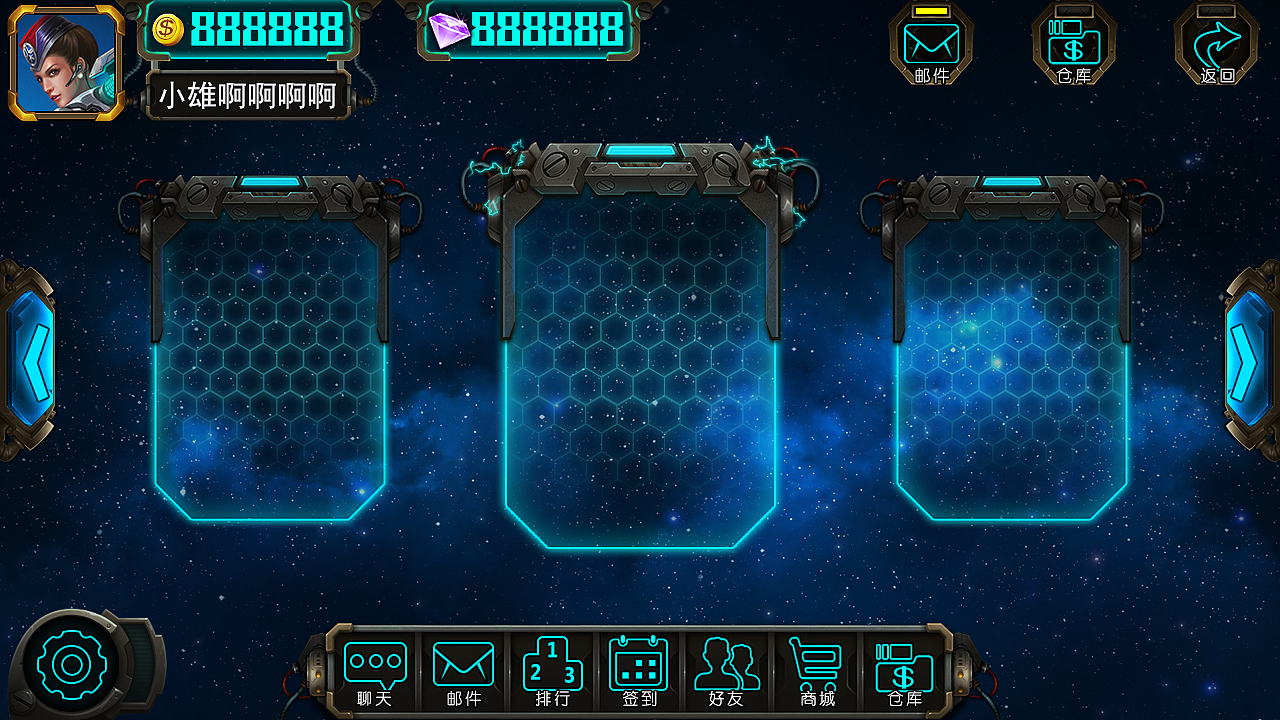1280x720 pixels.
Task: Click the gold coin currency icon
Action: [x=167, y=29]
